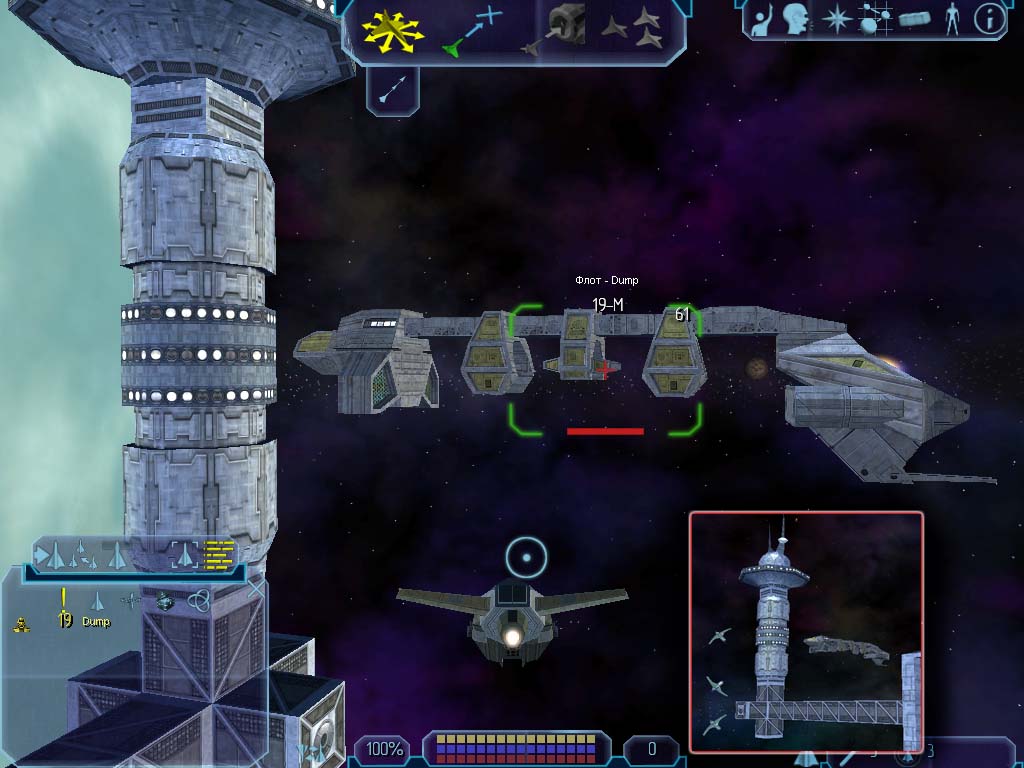
Task: Choose the green ship move-to-waypoint command
Action: (x=472, y=30)
